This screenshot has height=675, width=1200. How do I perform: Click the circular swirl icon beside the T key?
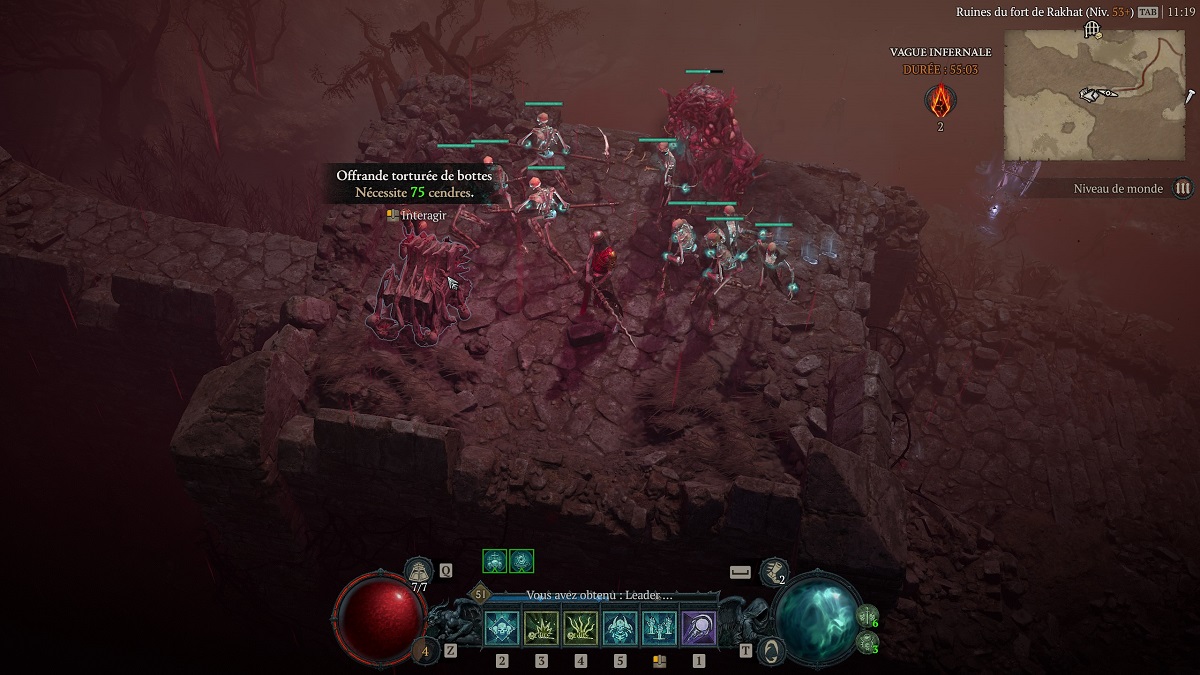[x=771, y=650]
